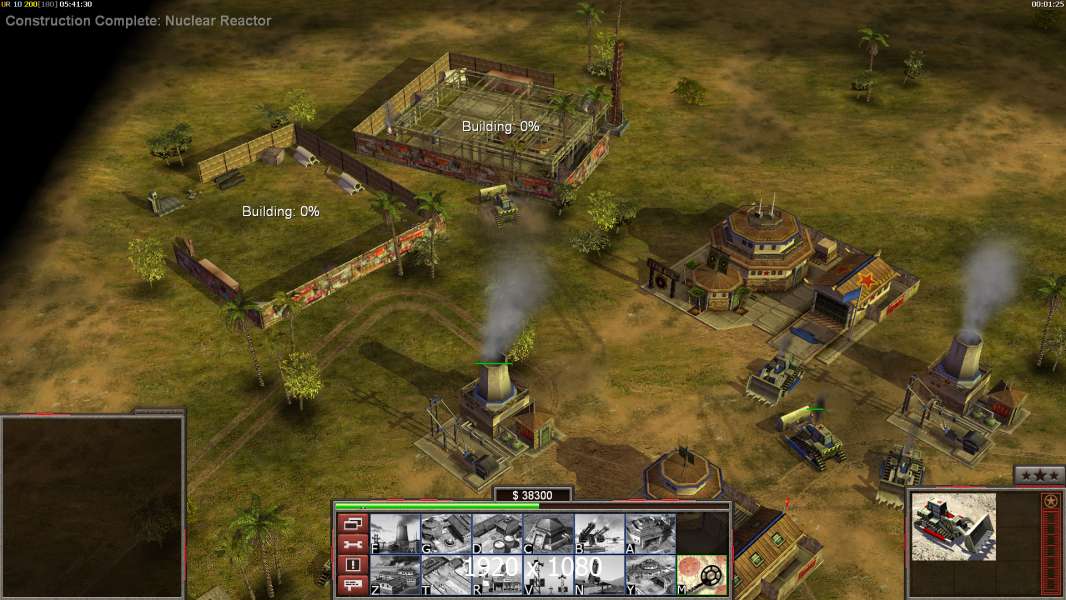Click the bottom red button under the exclamation mark

coord(351,585)
